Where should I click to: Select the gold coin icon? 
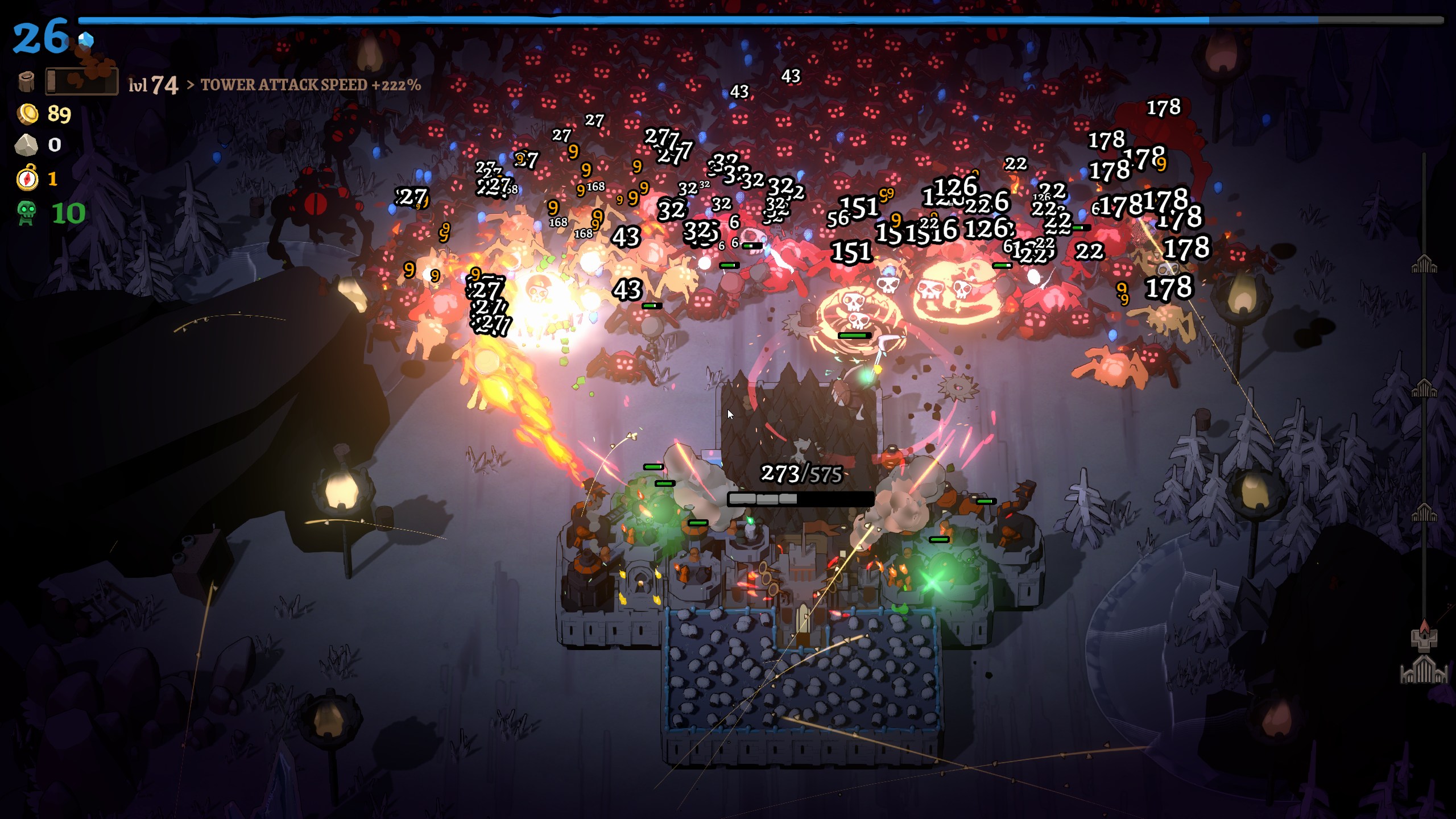point(27,114)
